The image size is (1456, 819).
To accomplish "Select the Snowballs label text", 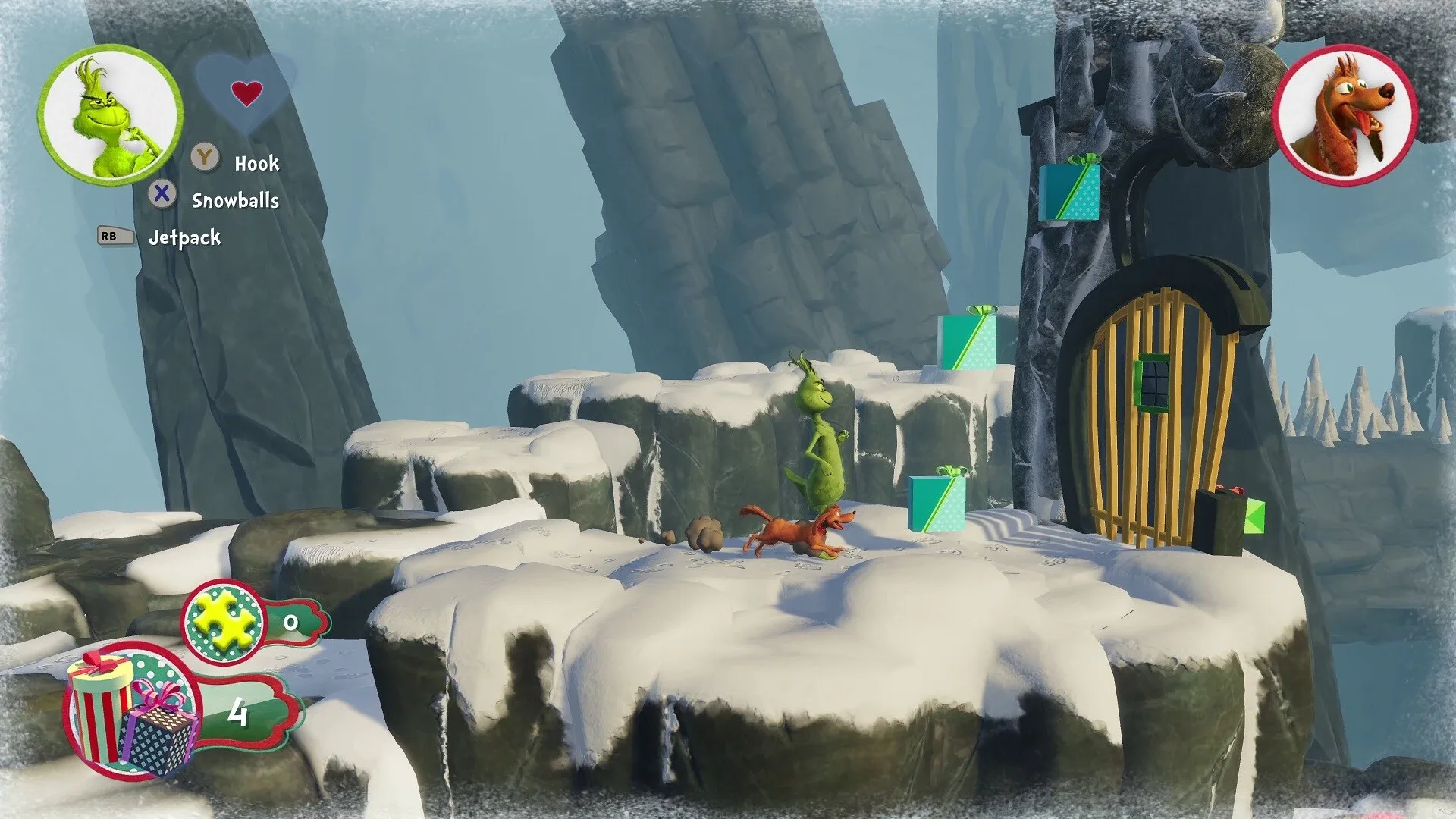I will pos(236,199).
